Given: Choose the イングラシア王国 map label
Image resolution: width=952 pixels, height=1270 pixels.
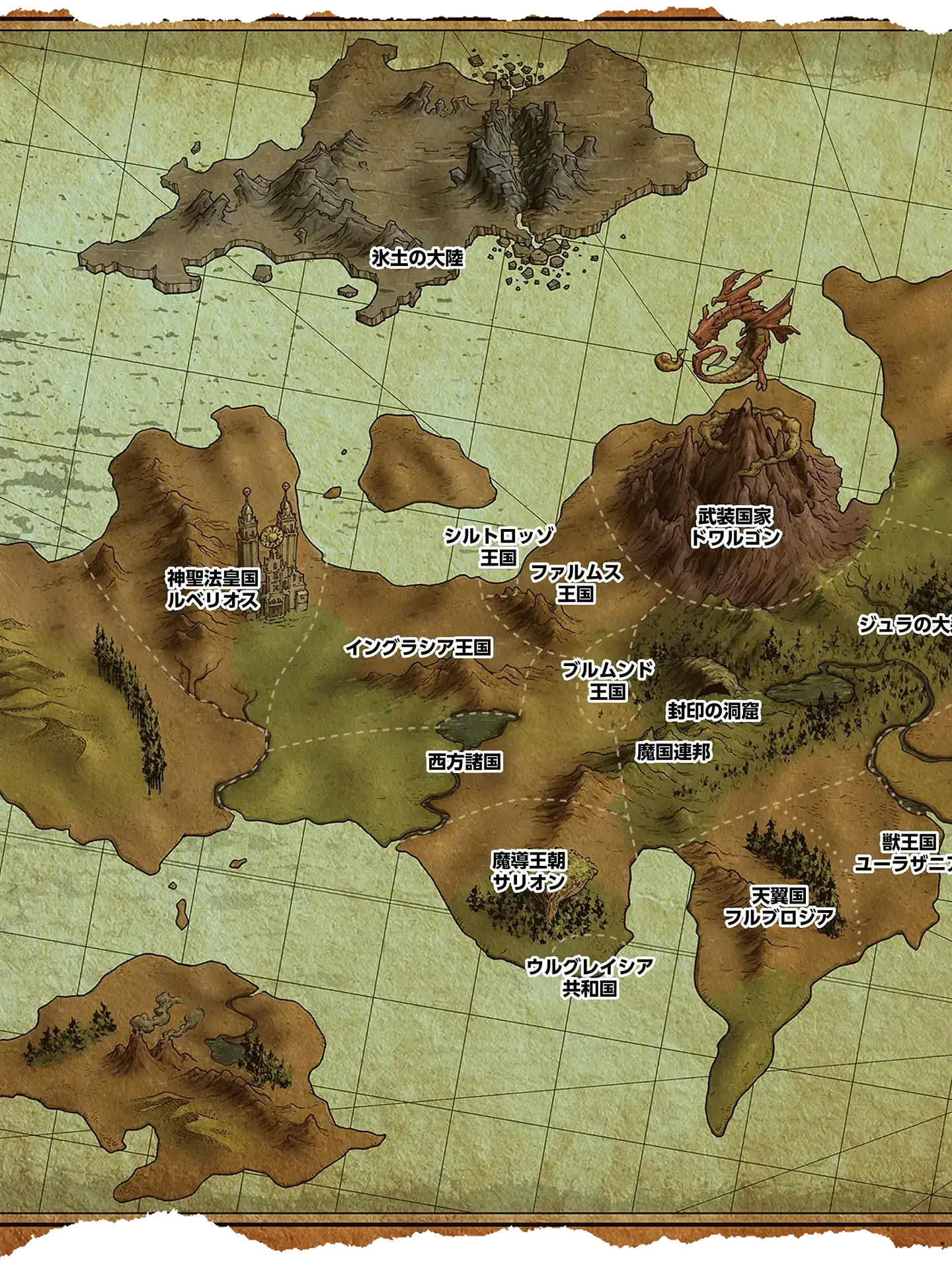Looking at the screenshot, I should (x=418, y=647).
